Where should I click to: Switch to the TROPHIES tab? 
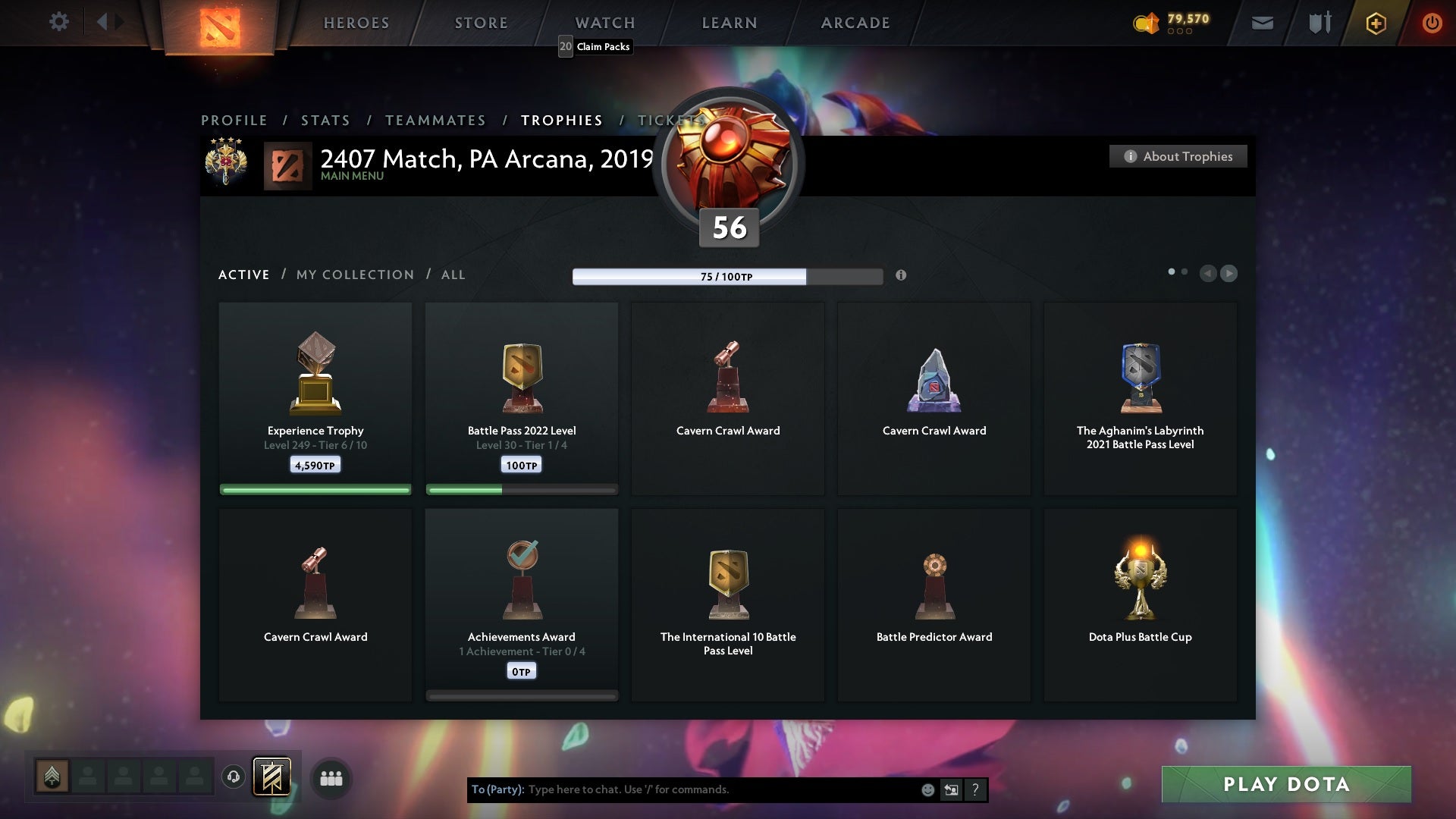point(561,120)
